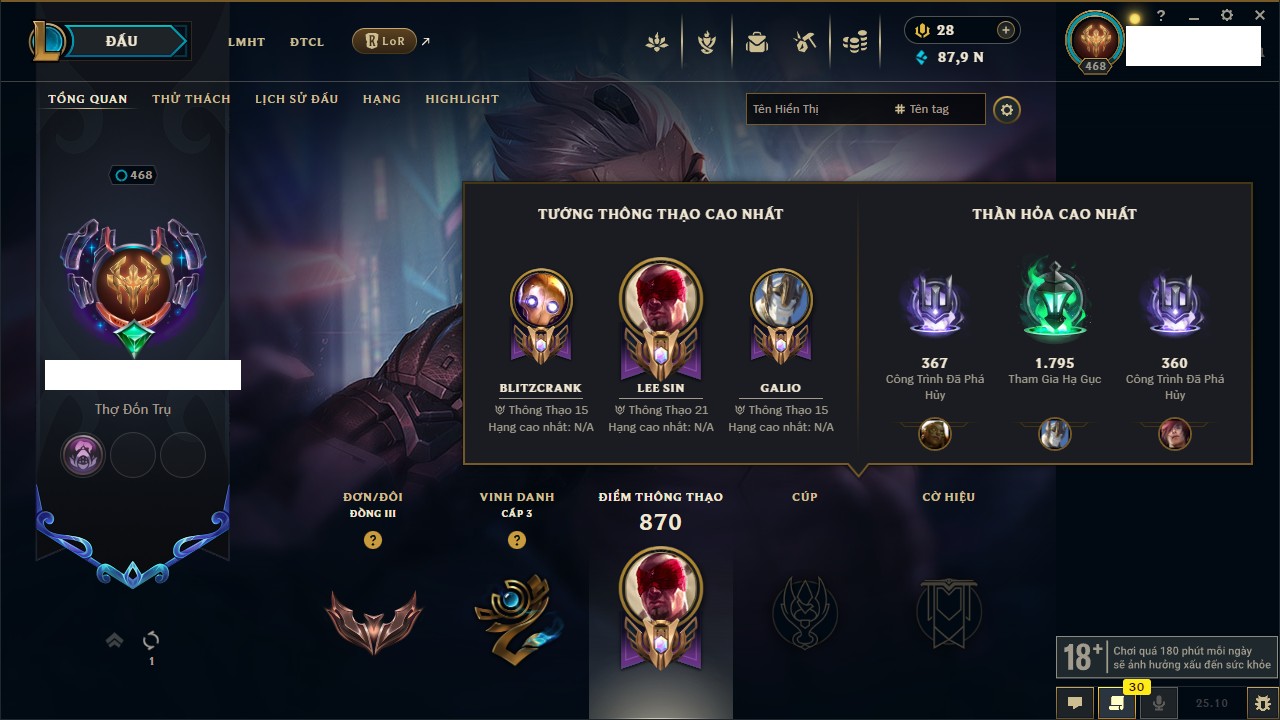Show the HIGHLIGHT tab
The width and height of the screenshot is (1280, 720).
click(x=462, y=99)
